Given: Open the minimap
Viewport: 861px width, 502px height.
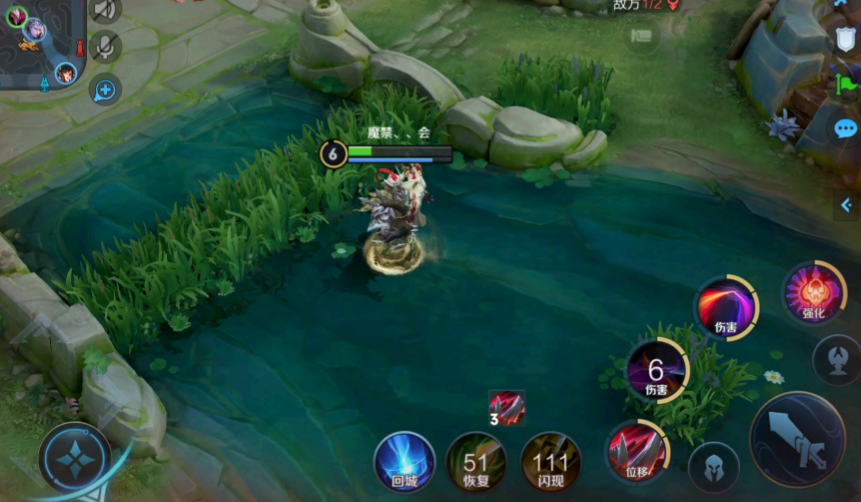Looking at the screenshot, I should pyautogui.click(x=40, y=42).
